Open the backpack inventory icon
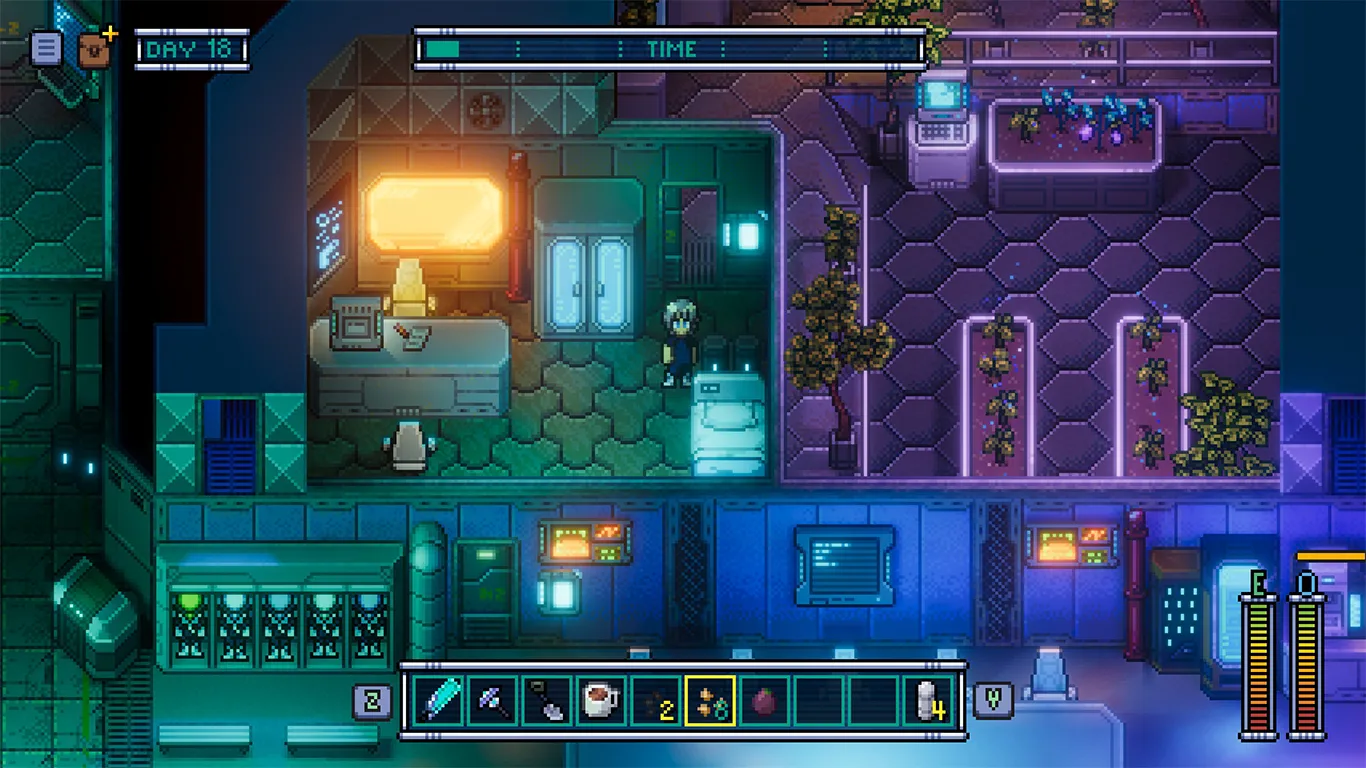 95,47
